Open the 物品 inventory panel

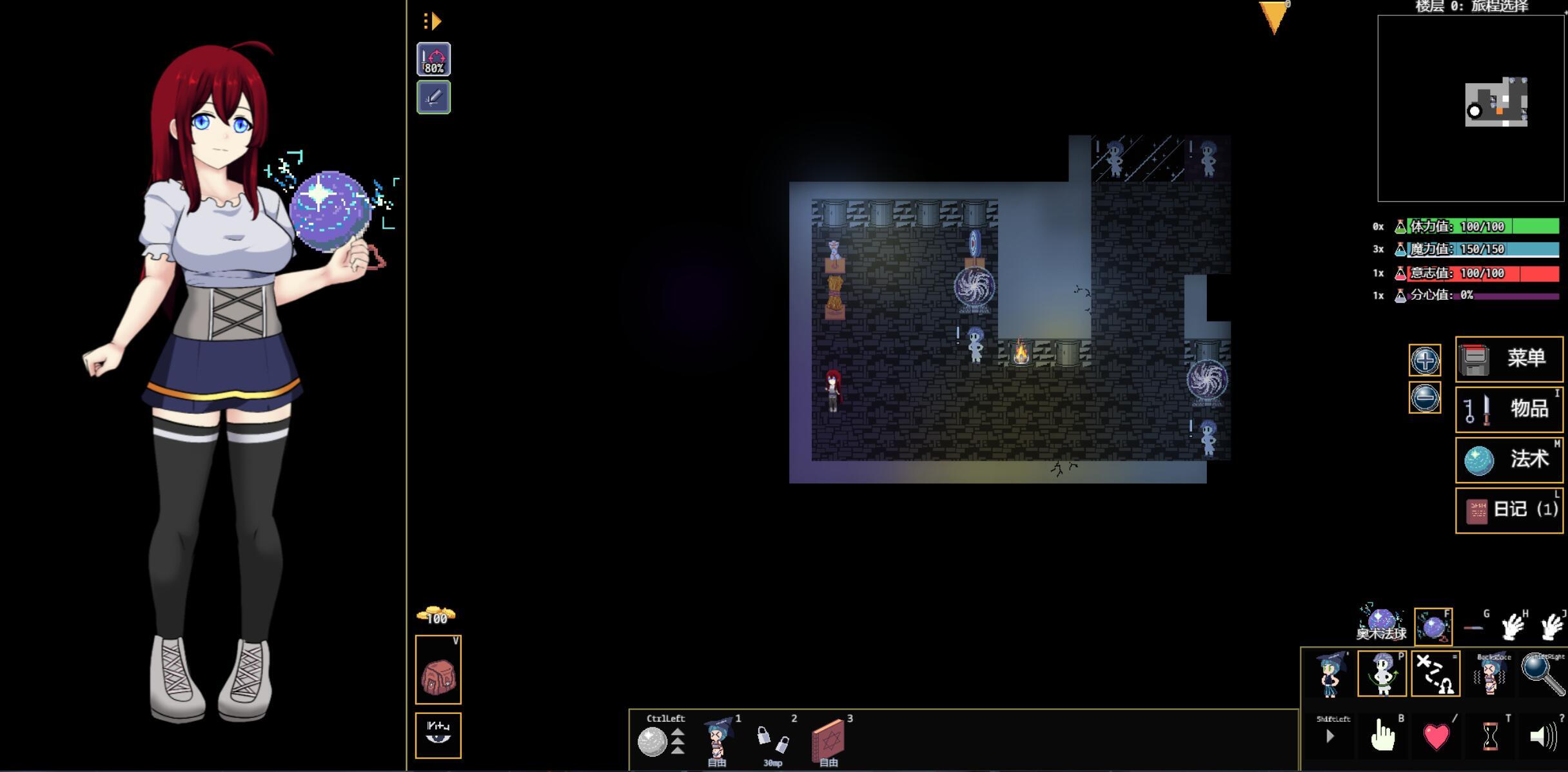click(1509, 409)
